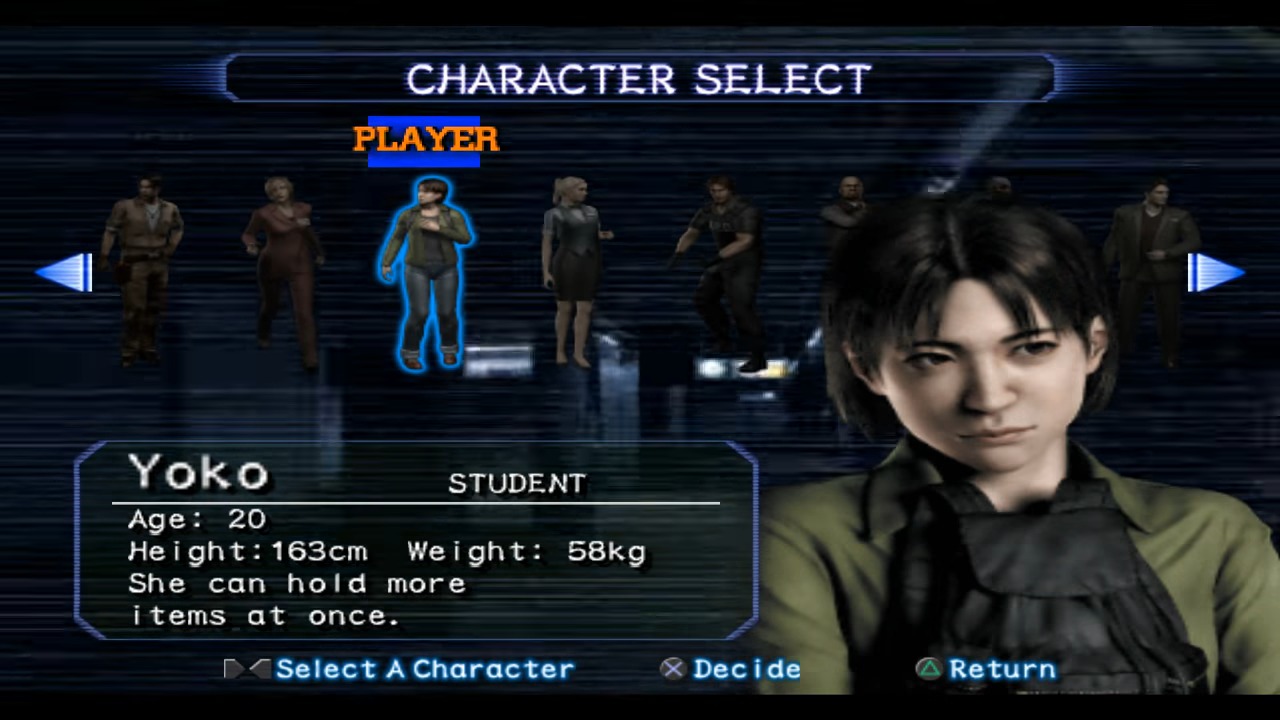Click the left scroll arrow
The width and height of the screenshot is (1280, 720).
pos(66,272)
